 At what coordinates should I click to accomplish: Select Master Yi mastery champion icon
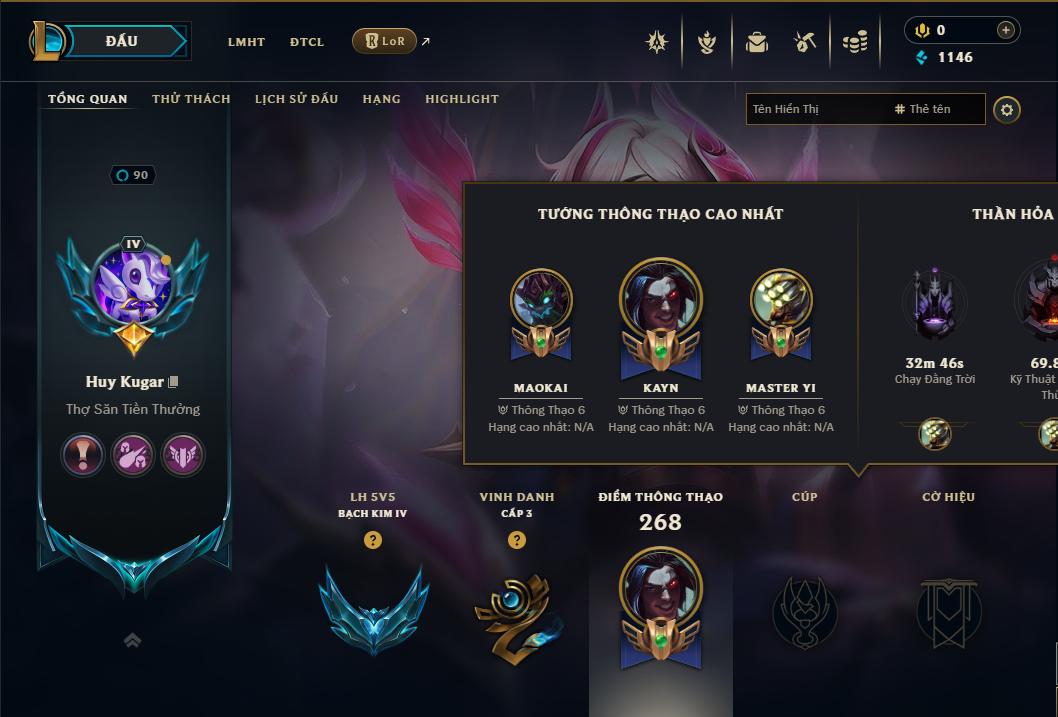(x=781, y=300)
